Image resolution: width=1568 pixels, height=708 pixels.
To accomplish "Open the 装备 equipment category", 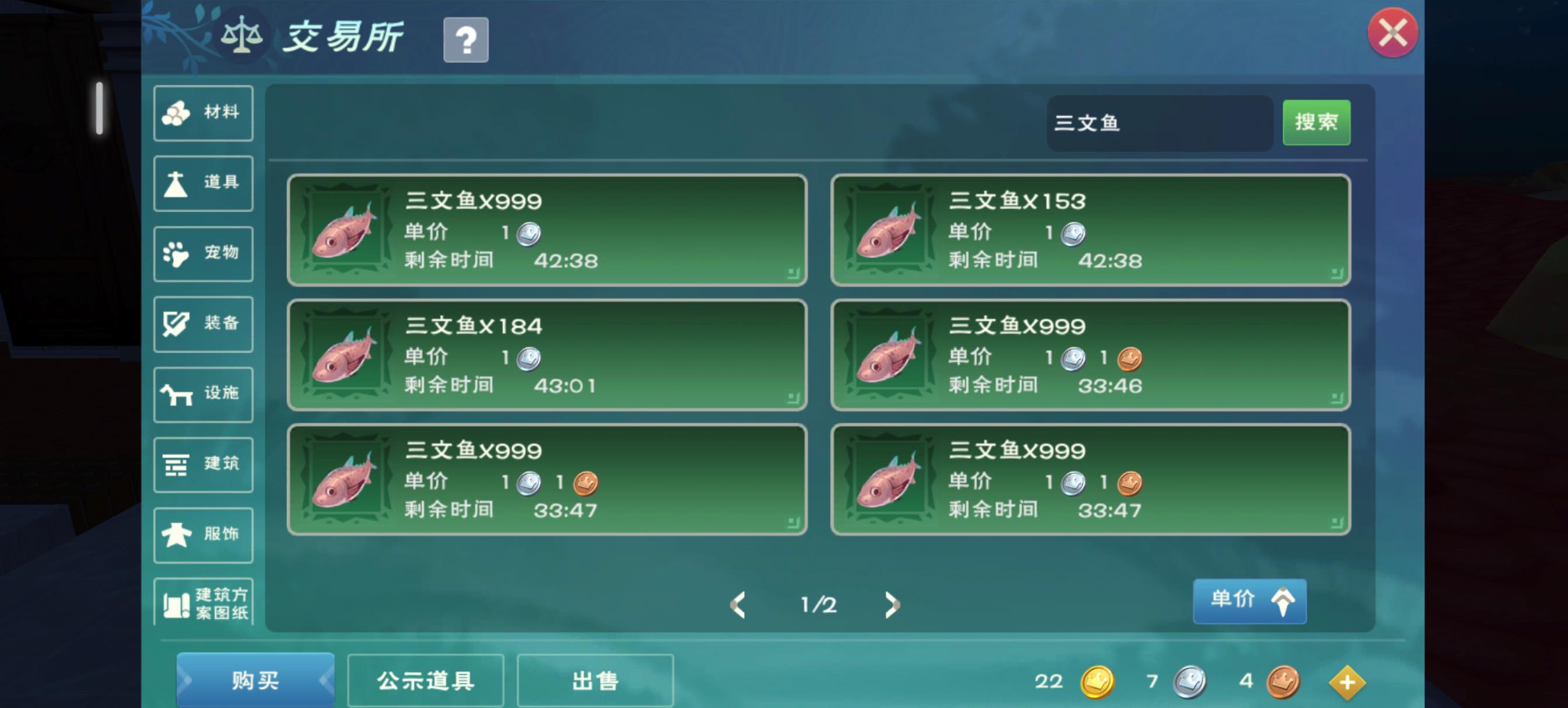I will 202,323.
